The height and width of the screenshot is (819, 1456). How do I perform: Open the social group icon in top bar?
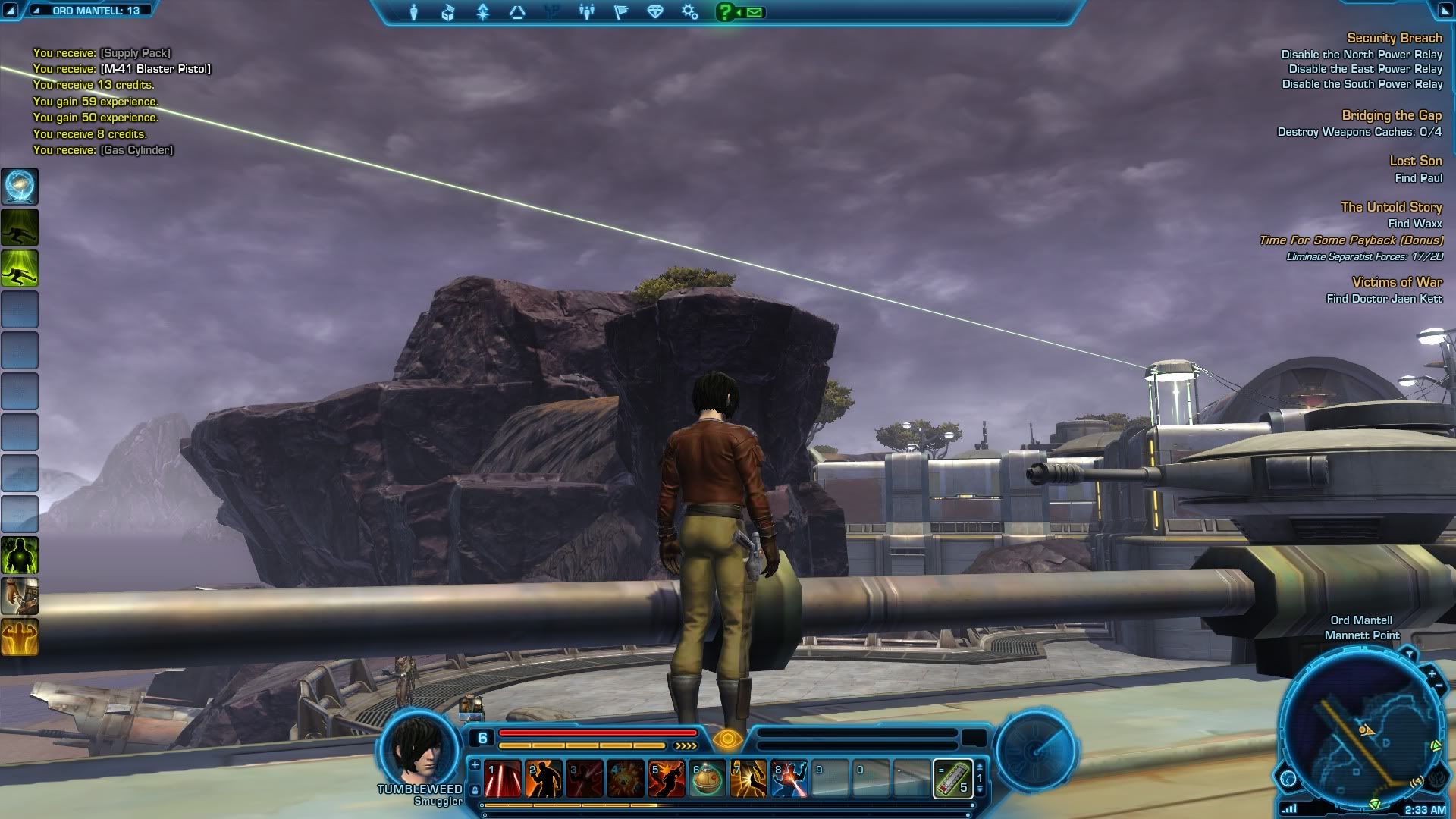coord(586,12)
